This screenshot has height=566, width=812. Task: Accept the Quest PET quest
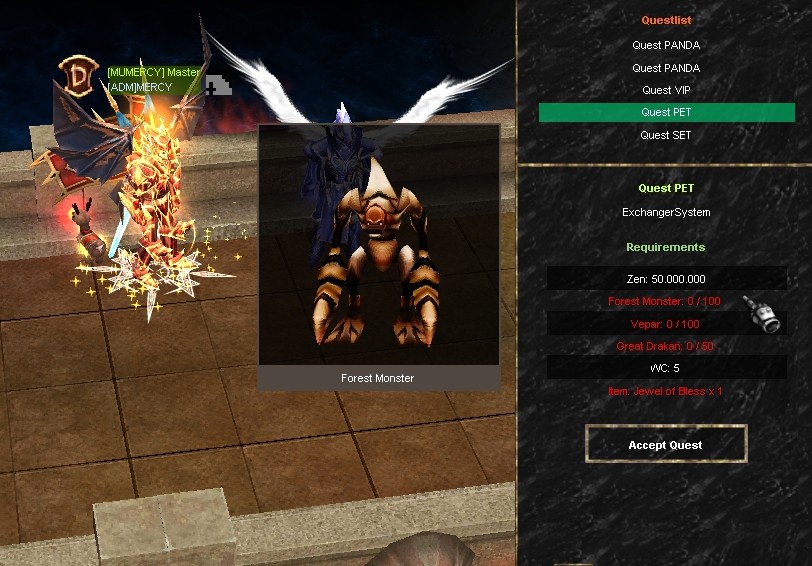pos(666,445)
